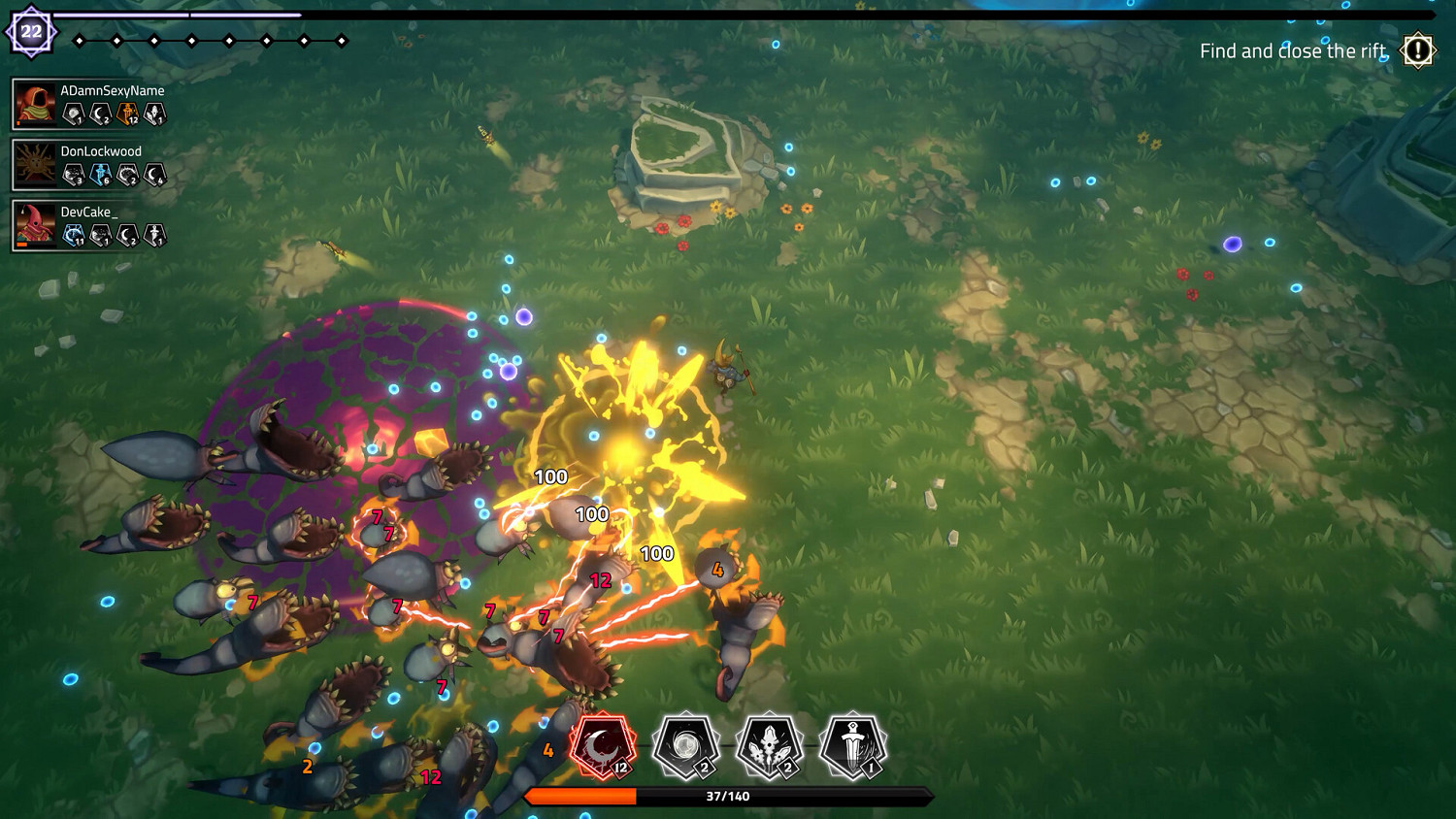Screen dimensions: 1456x819
Task: Select DonLockwood's sun portrait
Action: pyautogui.click(x=36, y=164)
